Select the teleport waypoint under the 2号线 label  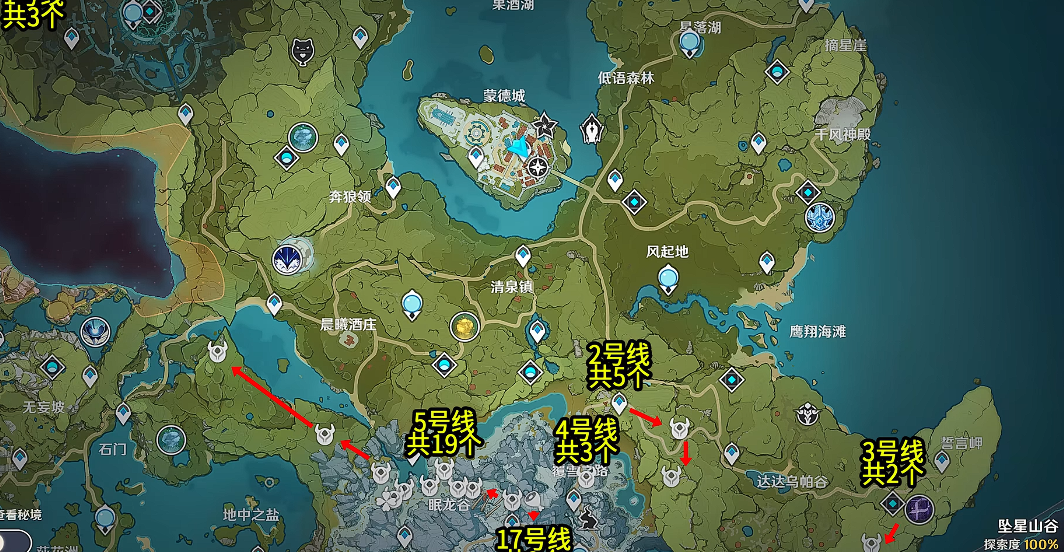(x=619, y=404)
